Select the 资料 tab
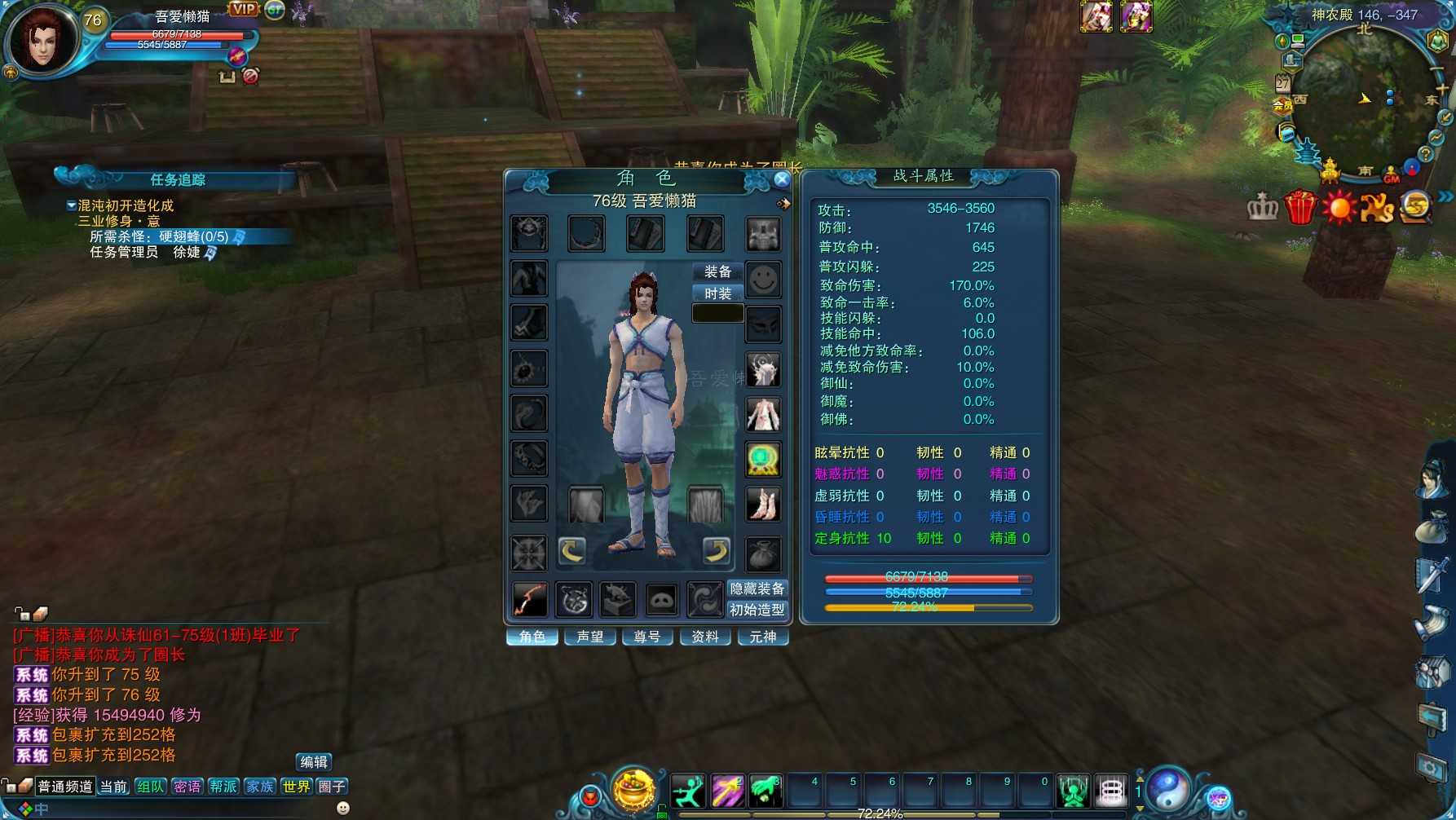1456x820 pixels. click(x=705, y=637)
